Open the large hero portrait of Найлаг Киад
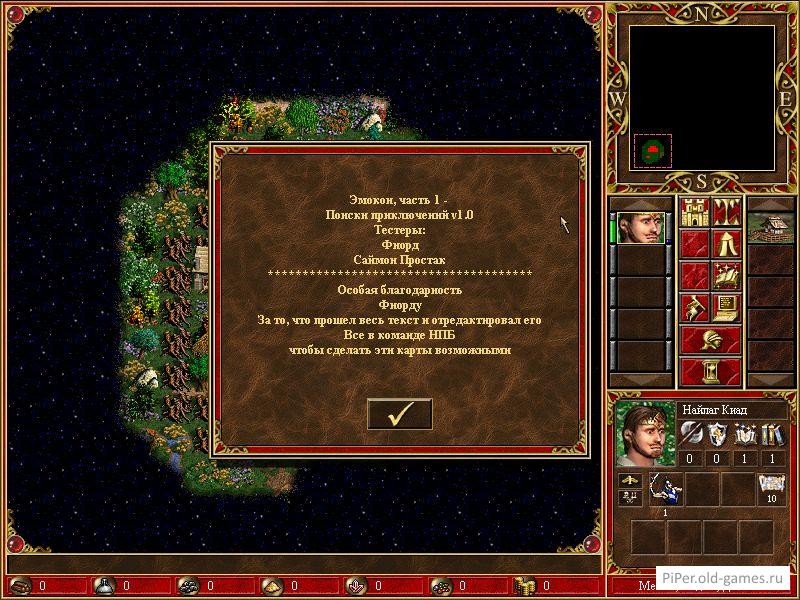The width and height of the screenshot is (800, 600). point(644,434)
